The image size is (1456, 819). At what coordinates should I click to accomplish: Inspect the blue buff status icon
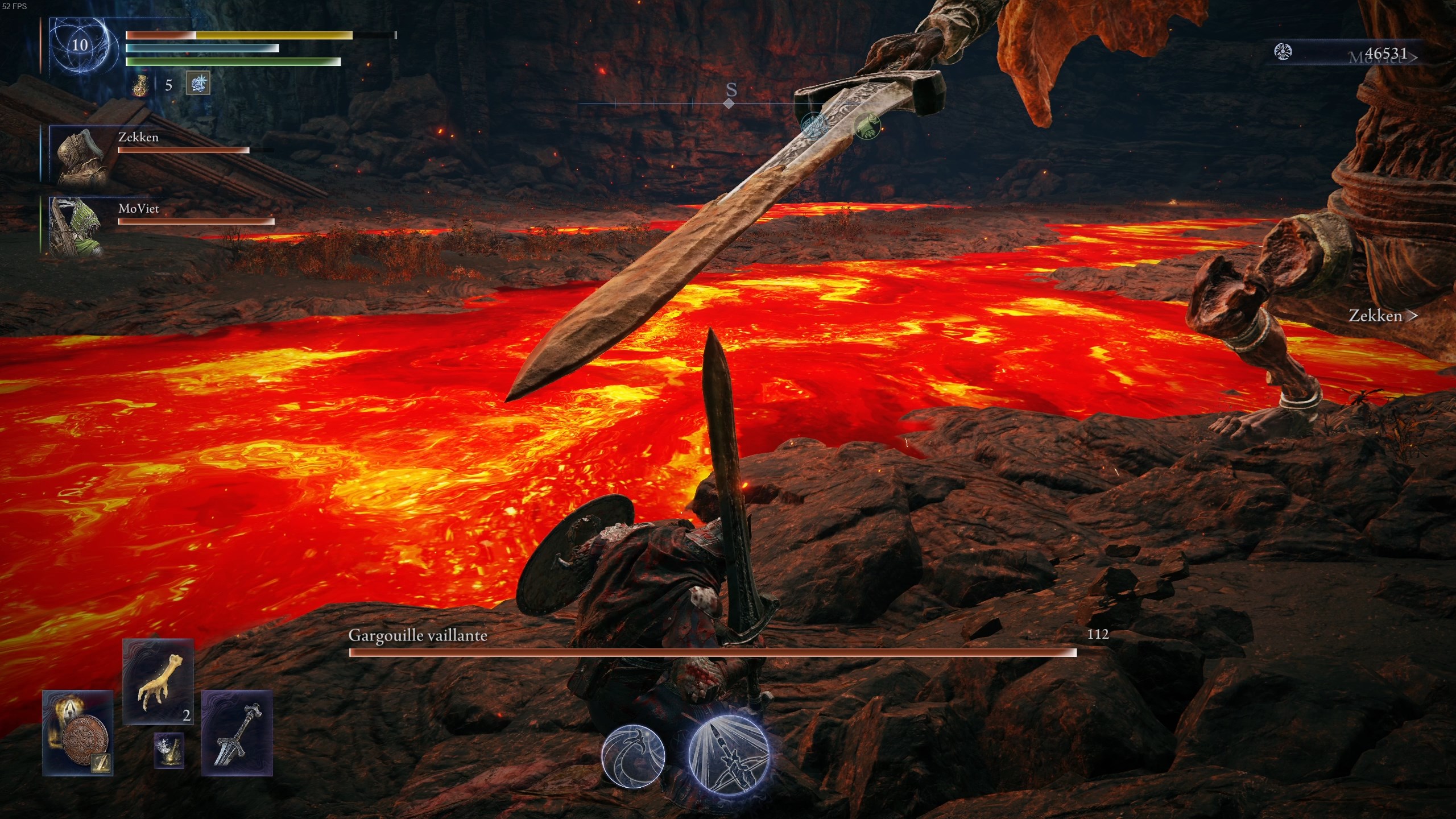198,84
